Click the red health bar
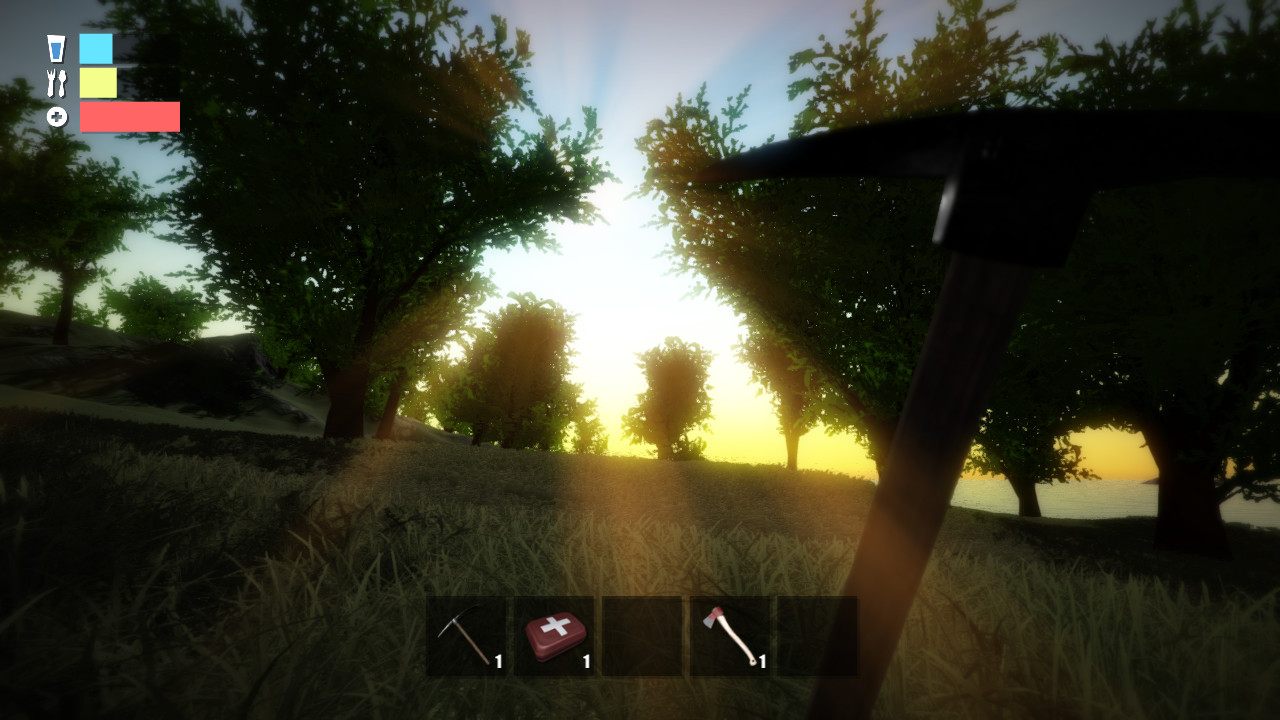This screenshot has height=720, width=1280. pyautogui.click(x=128, y=117)
